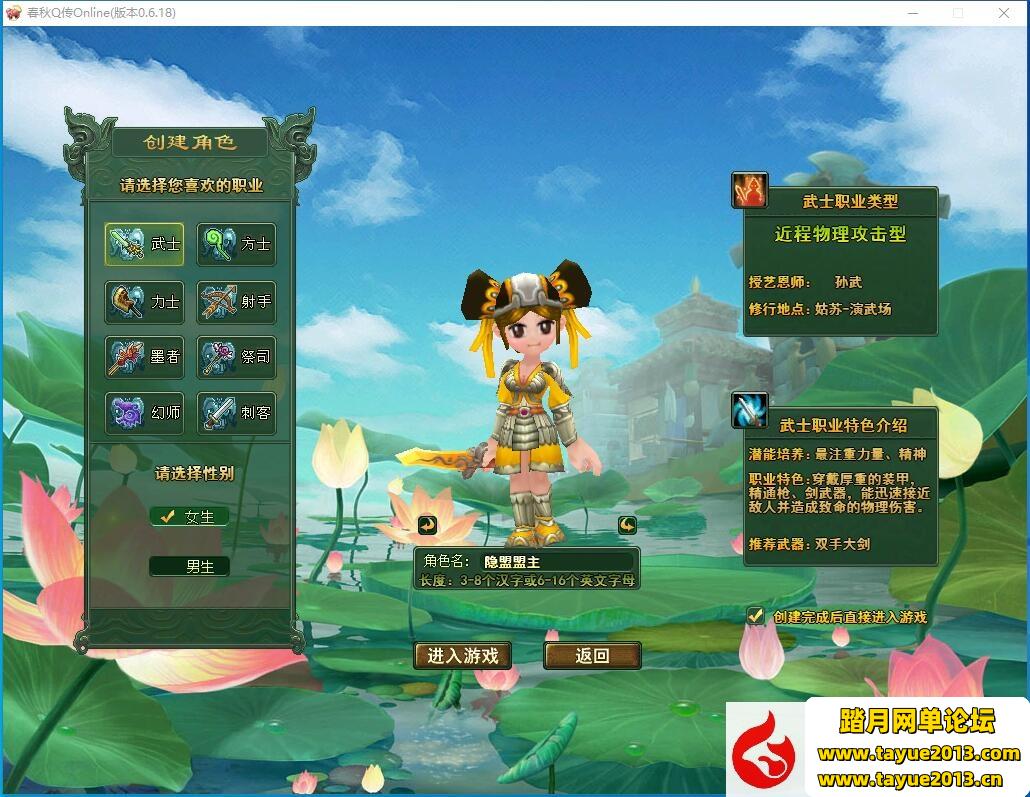Choose the 方士 class
The height and width of the screenshot is (797, 1030).
236,244
